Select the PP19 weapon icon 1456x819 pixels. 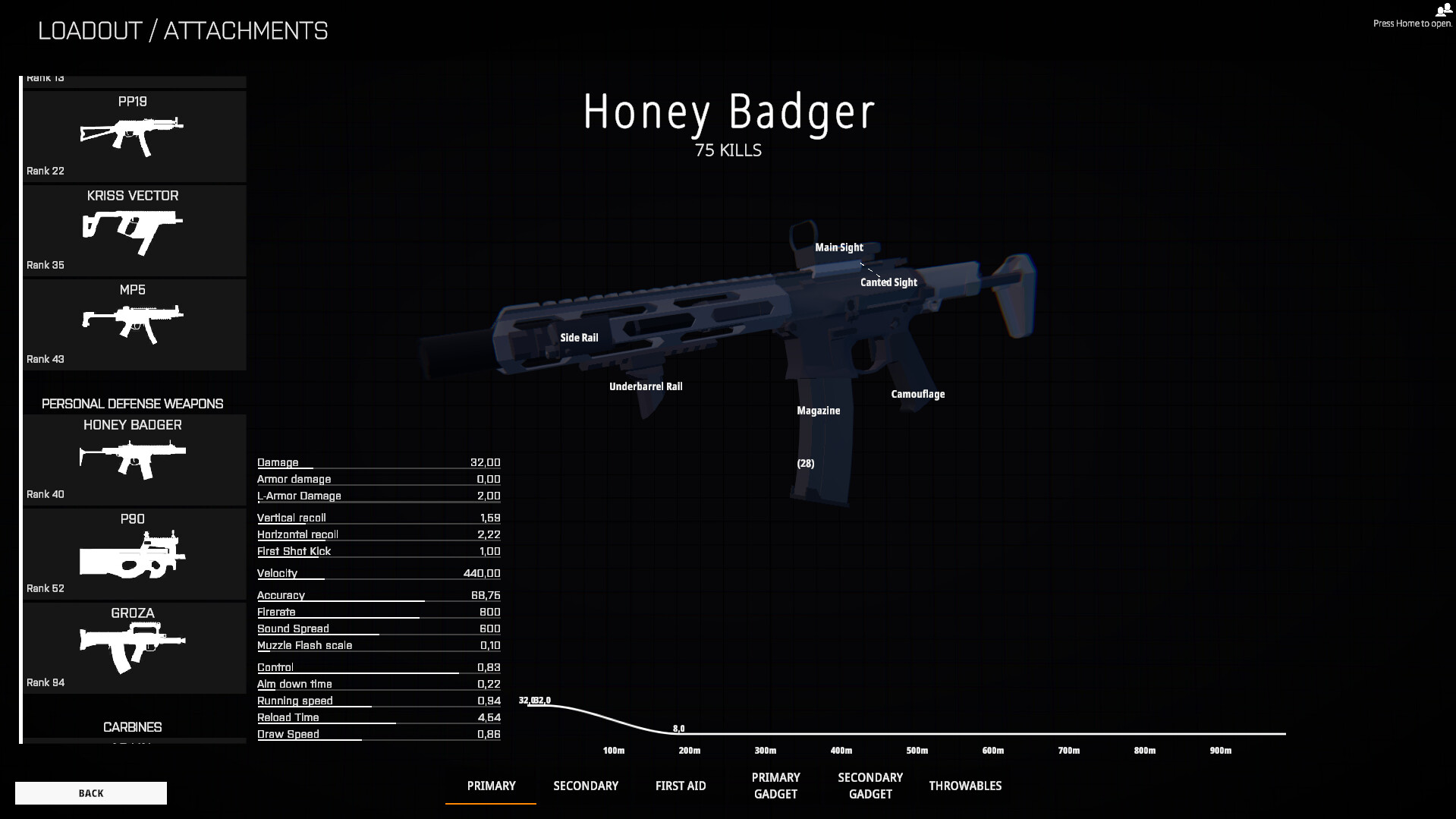click(134, 135)
